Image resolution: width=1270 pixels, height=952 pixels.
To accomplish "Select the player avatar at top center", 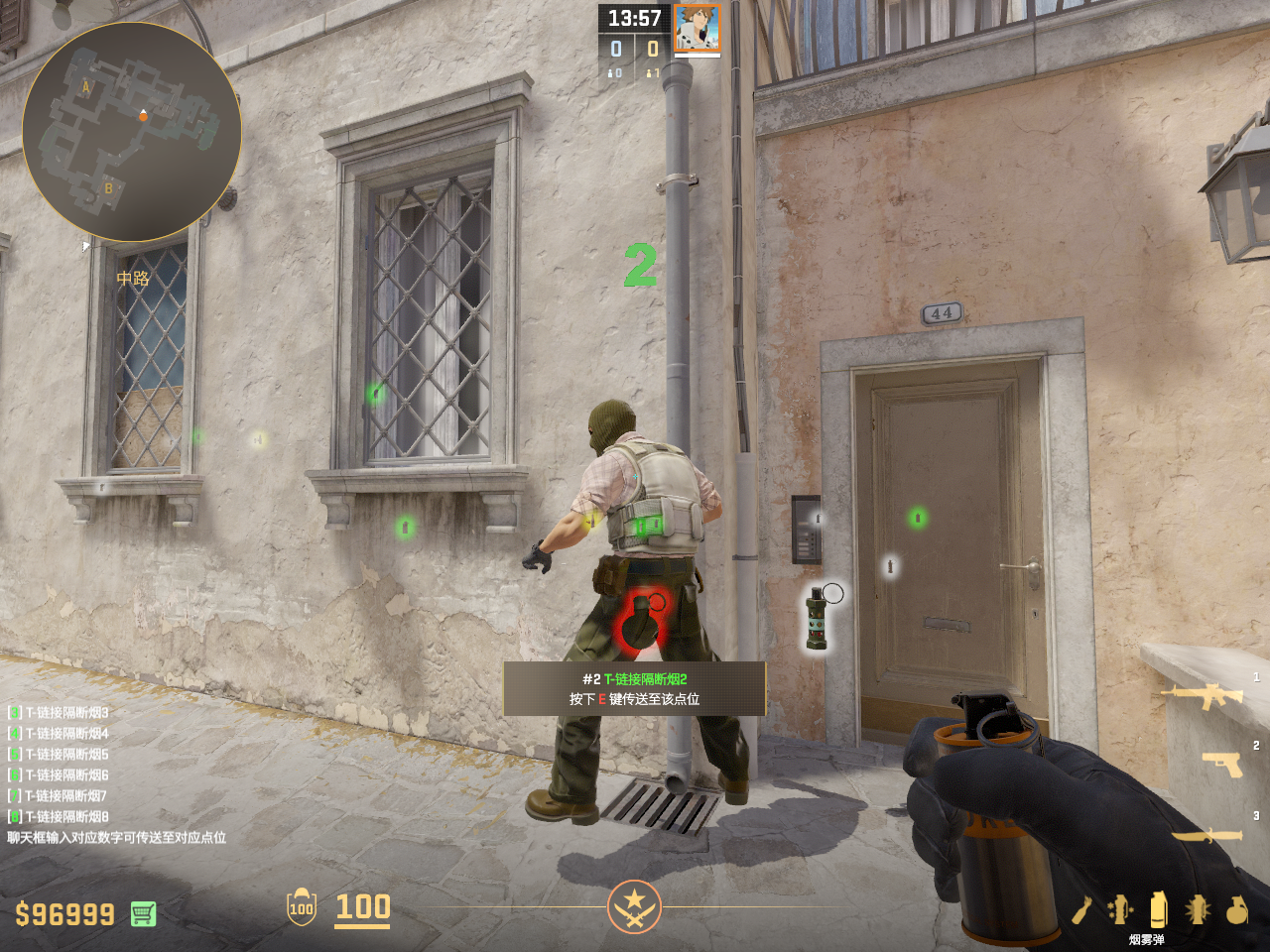I will (697, 28).
